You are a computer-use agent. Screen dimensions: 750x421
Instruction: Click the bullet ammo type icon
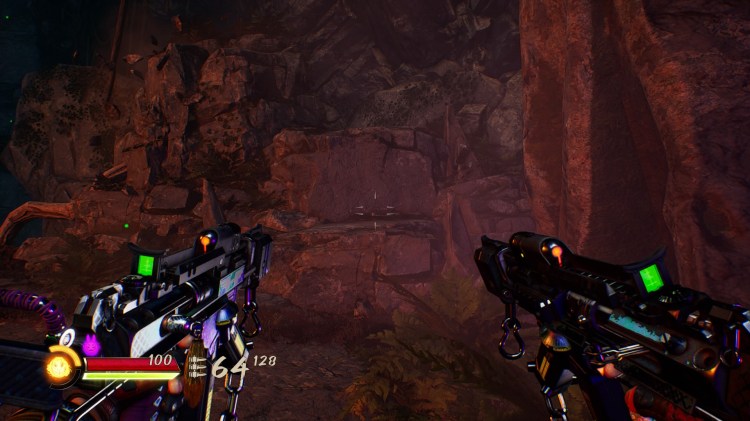[x=196, y=367]
